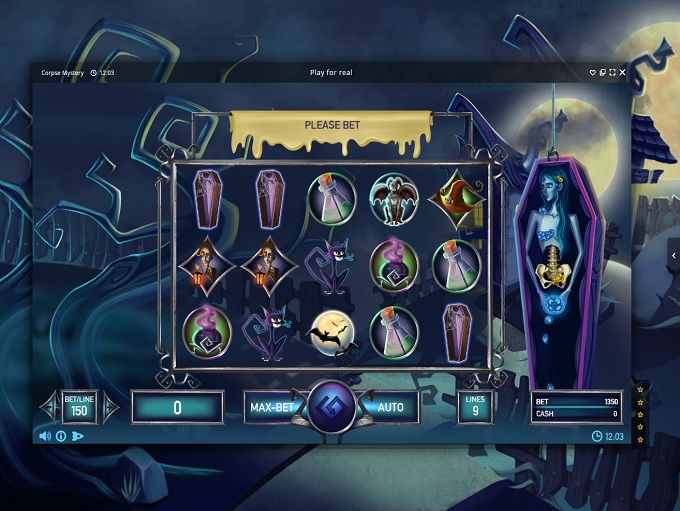Toggle fullscreen mode
The height and width of the screenshot is (511, 680).
point(612,72)
